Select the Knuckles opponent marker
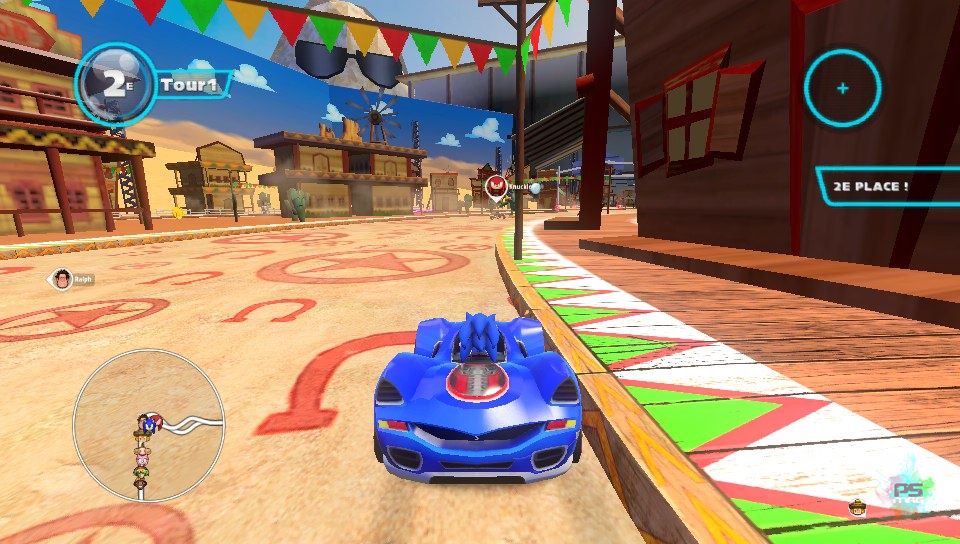The width and height of the screenshot is (960, 544). pos(495,186)
